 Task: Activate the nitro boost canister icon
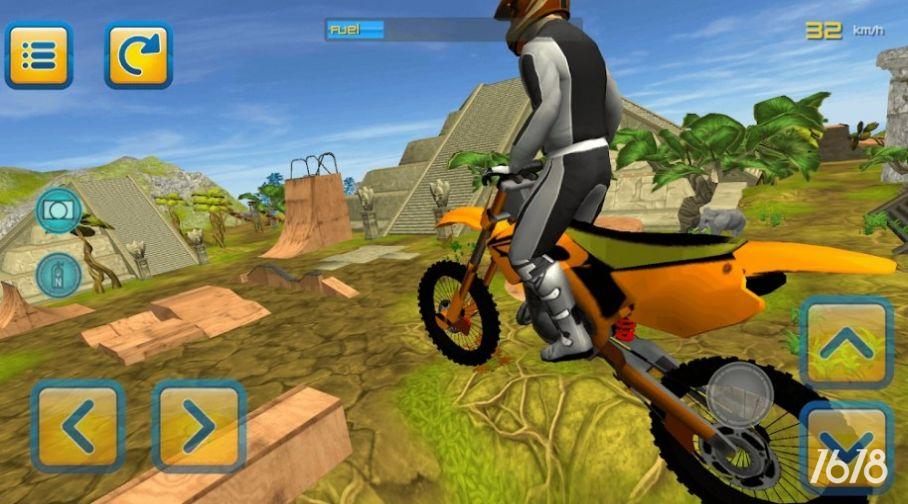(58, 275)
